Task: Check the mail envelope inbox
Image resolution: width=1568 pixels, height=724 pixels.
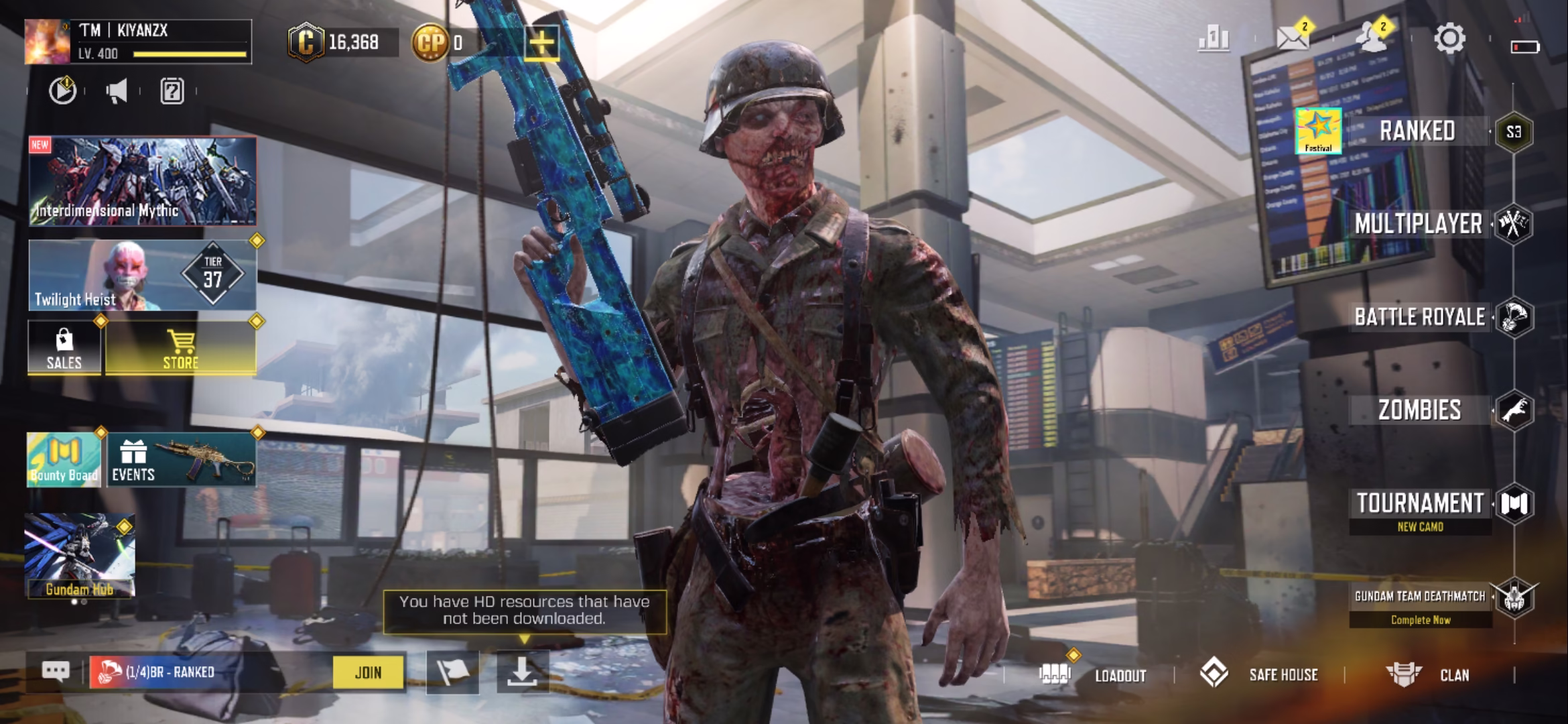Action: pos(1293,39)
